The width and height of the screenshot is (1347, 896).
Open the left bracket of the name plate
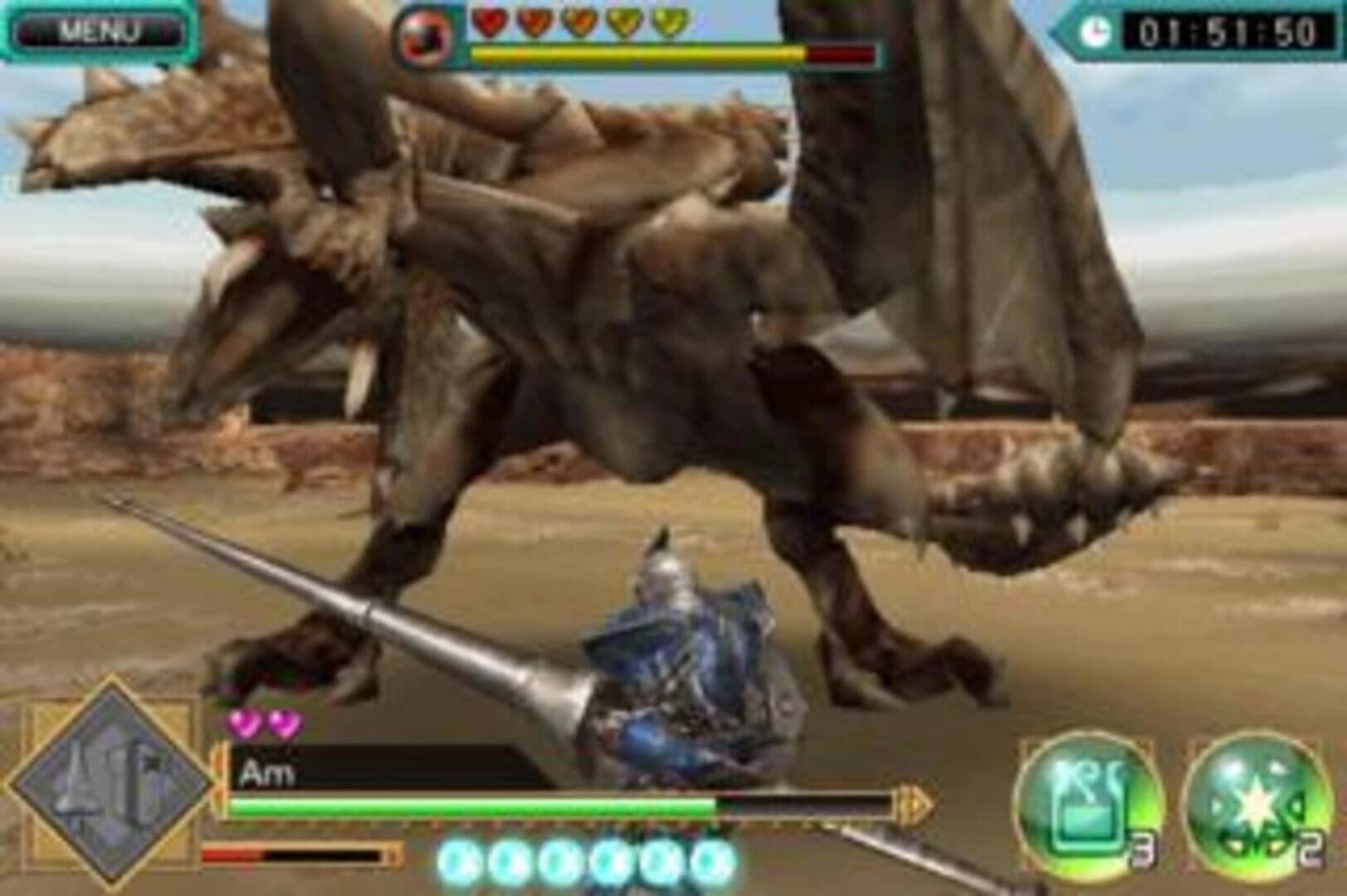click(x=219, y=773)
